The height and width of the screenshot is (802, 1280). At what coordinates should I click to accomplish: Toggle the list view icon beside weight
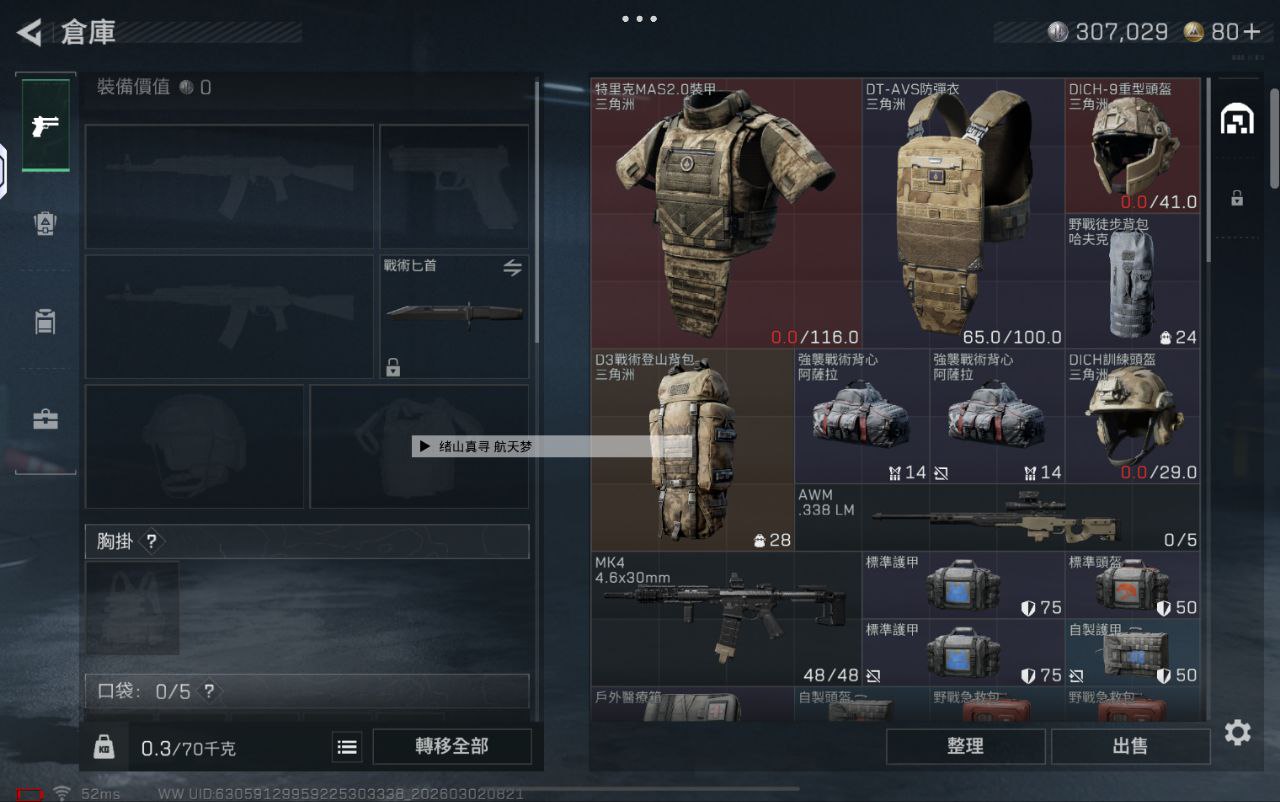(x=347, y=747)
